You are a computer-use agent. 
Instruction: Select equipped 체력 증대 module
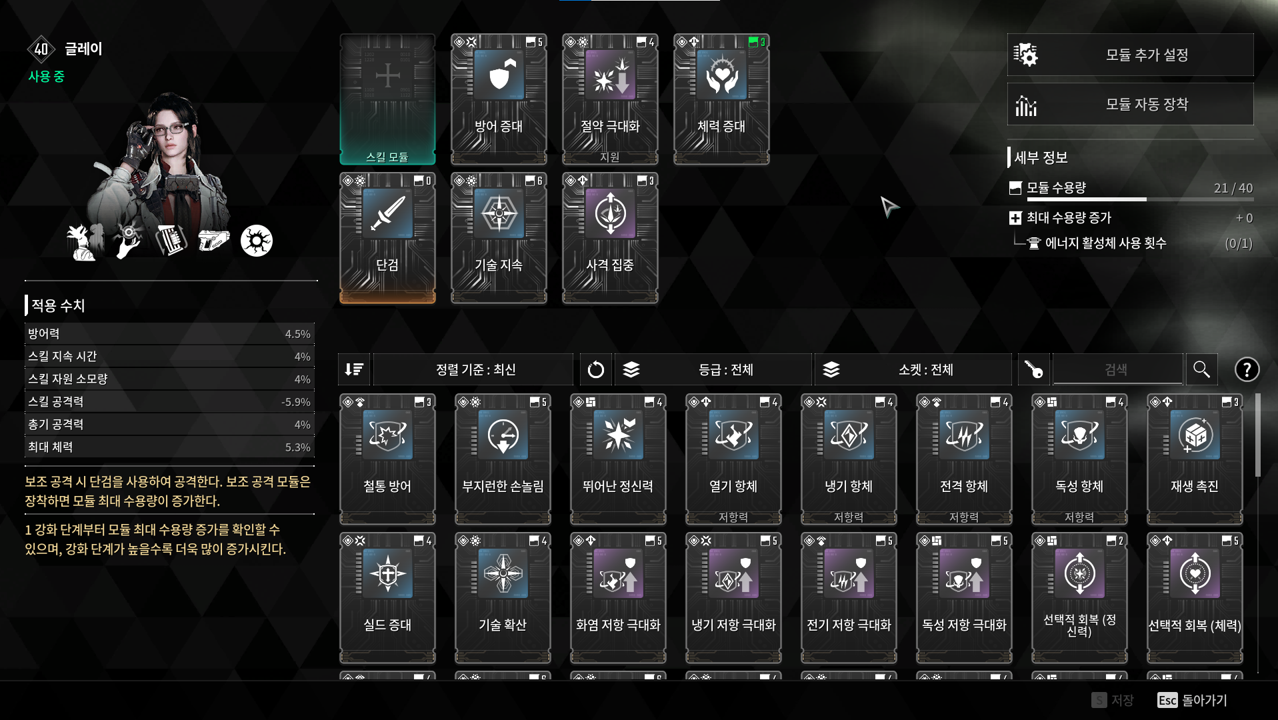(x=721, y=99)
